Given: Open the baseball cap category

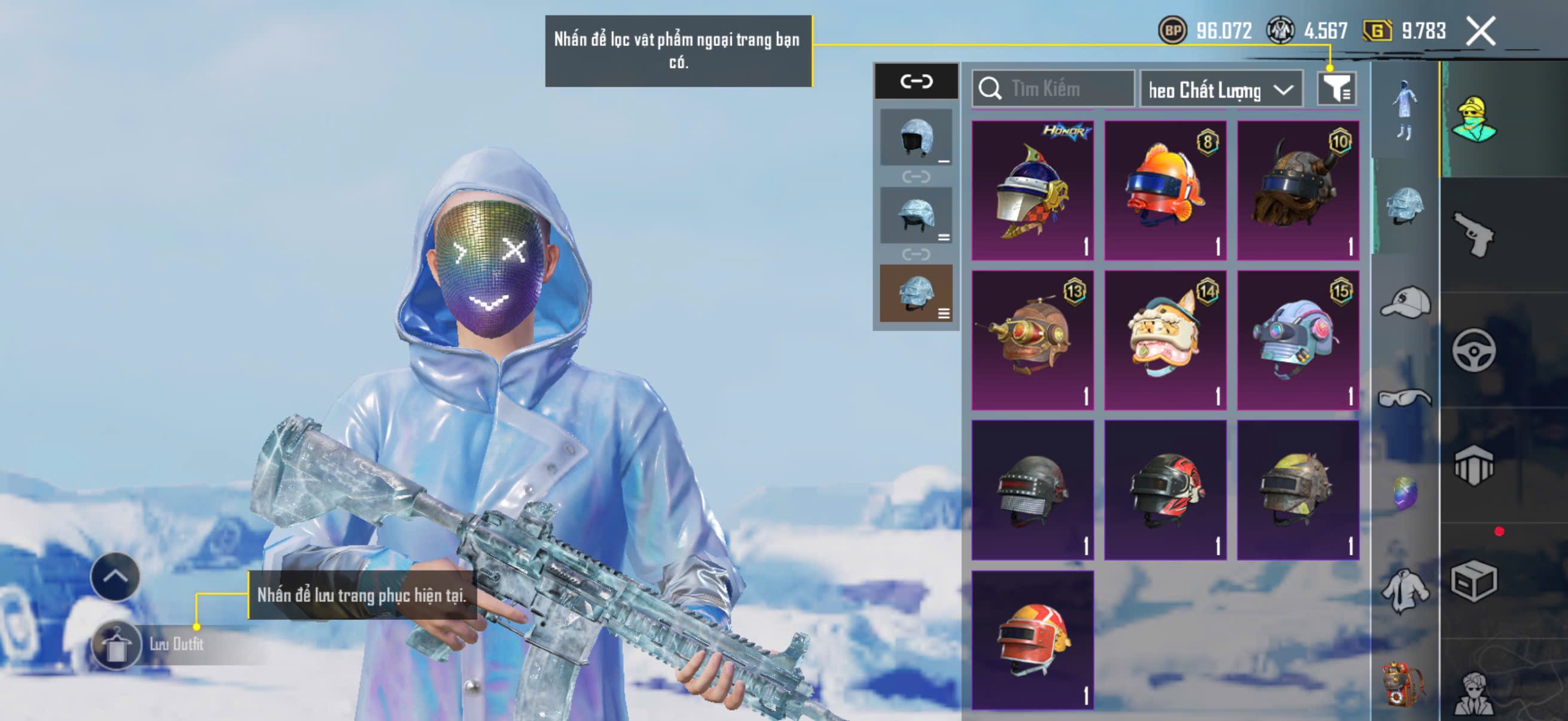Looking at the screenshot, I should tap(1405, 303).
